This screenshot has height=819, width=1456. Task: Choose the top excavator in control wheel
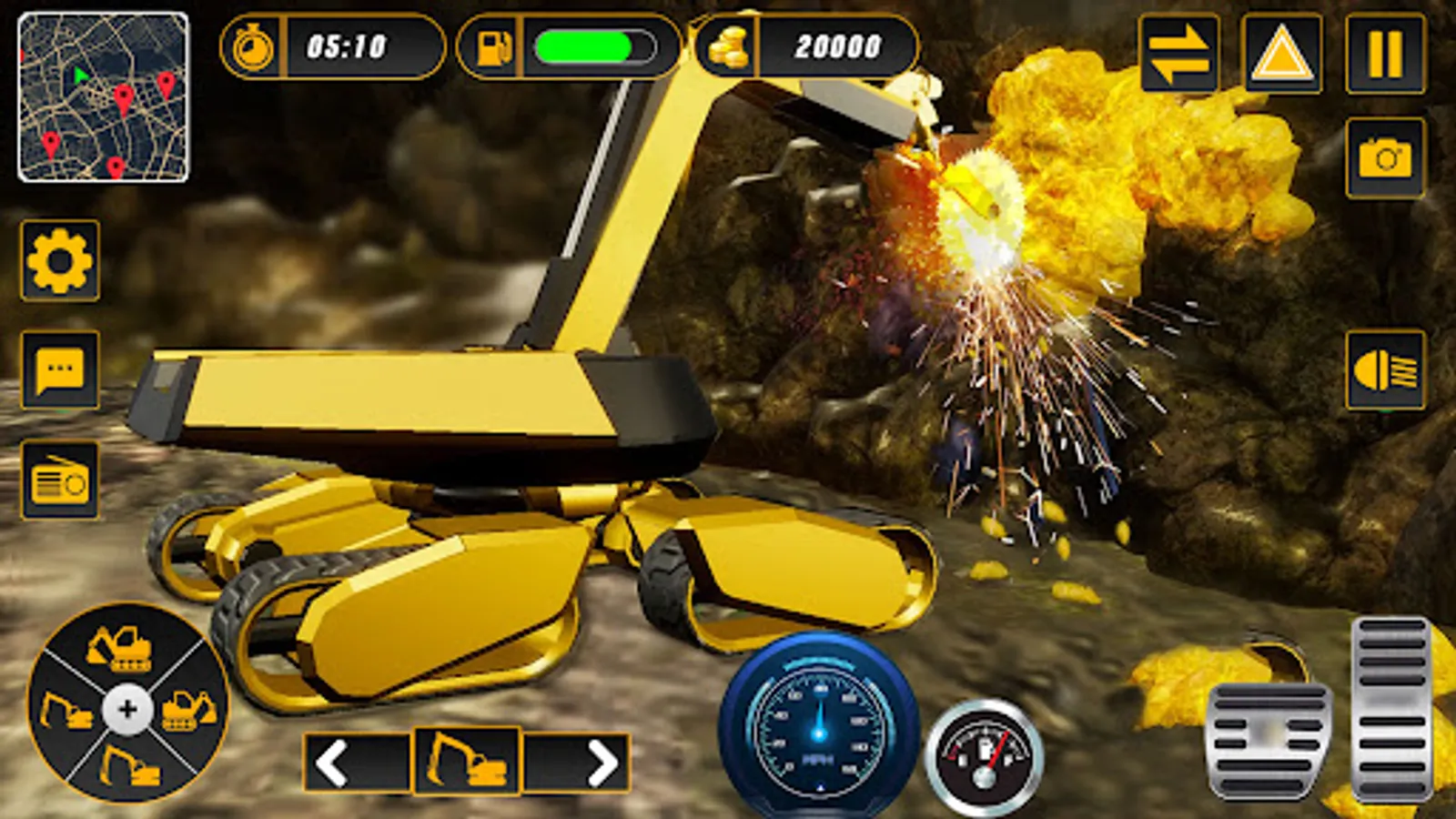coord(120,648)
